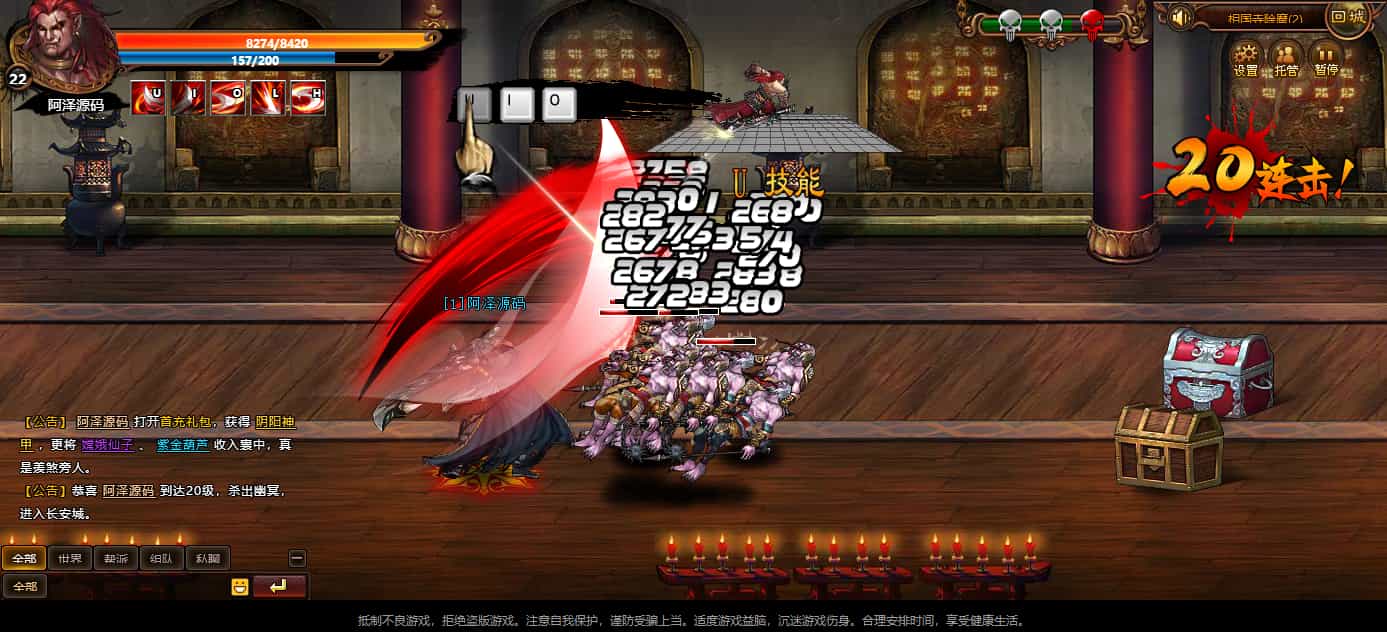The height and width of the screenshot is (632, 1387).
Task: Fire the skill icon labeled H
Action: coord(308,98)
